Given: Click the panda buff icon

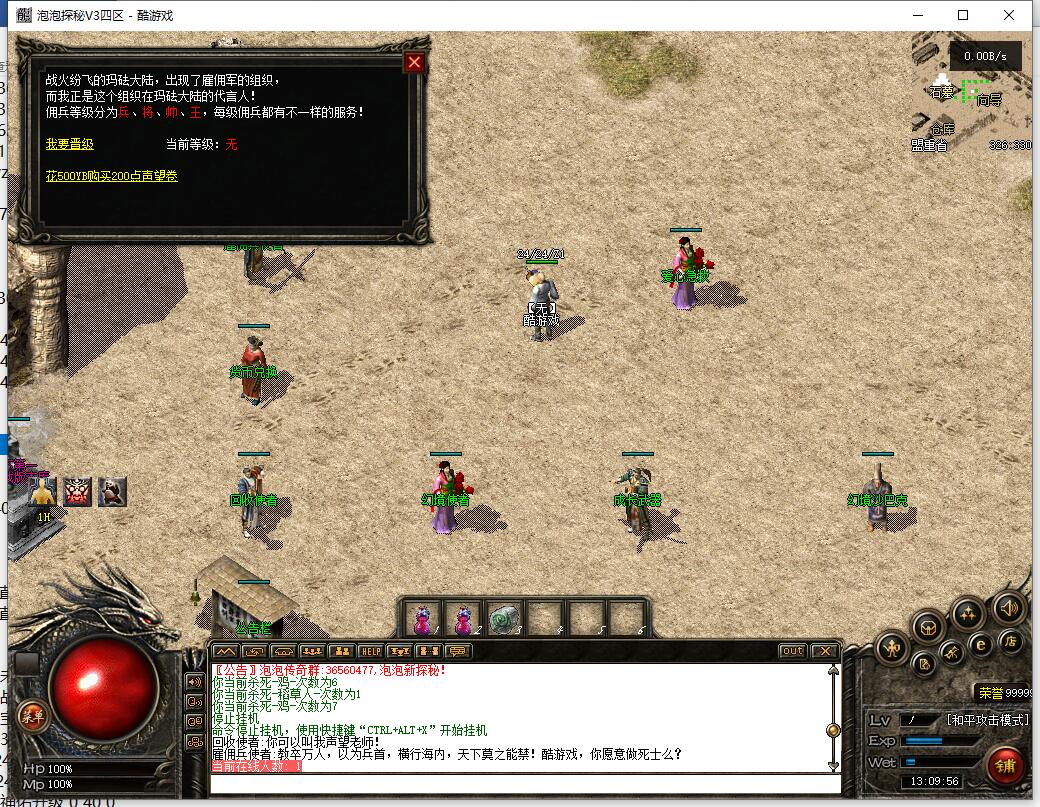Looking at the screenshot, I should point(112,491).
